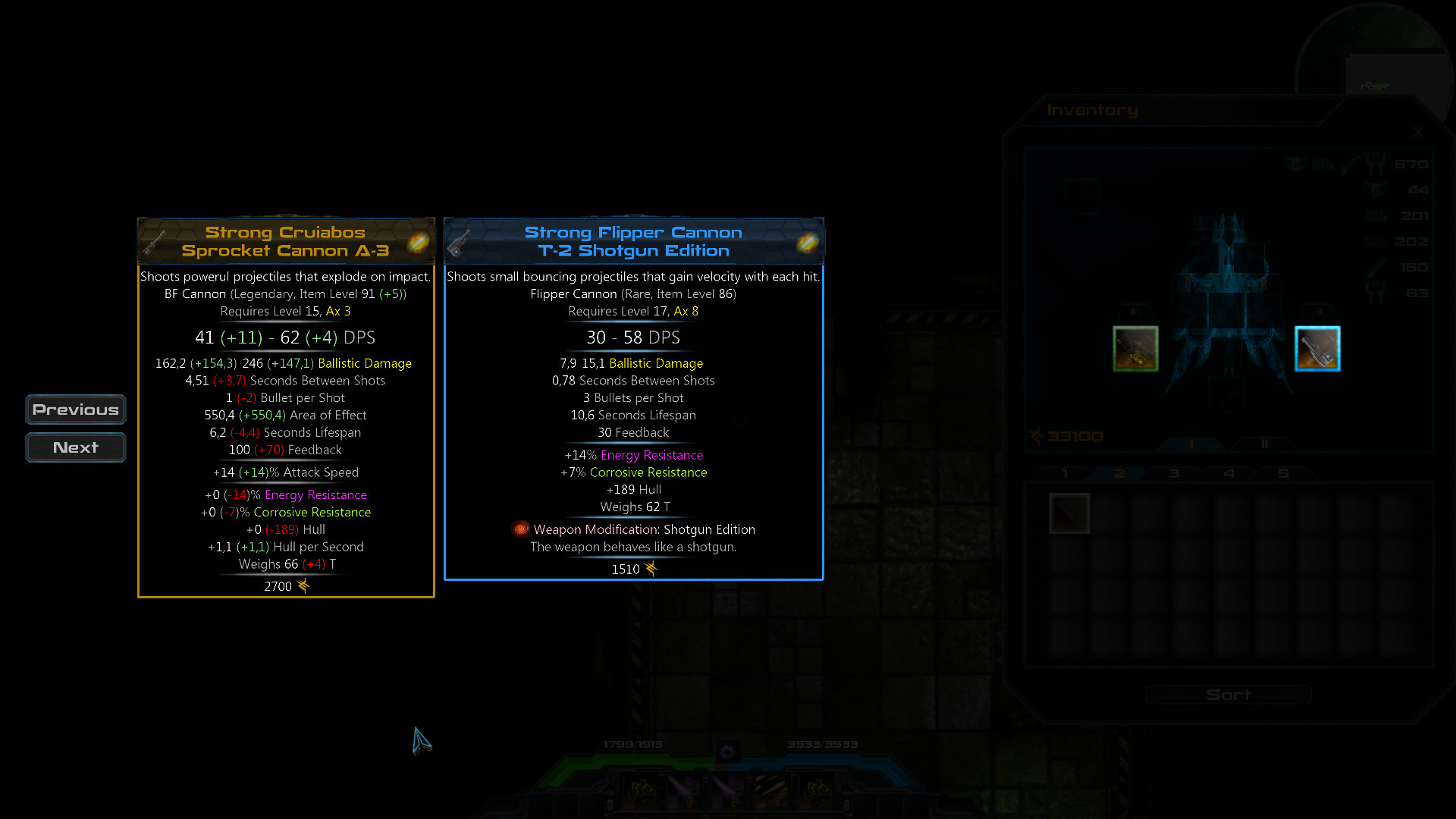Screen dimensions: 1456x819
Task: Open inventory page 3
Action: coord(1173,472)
